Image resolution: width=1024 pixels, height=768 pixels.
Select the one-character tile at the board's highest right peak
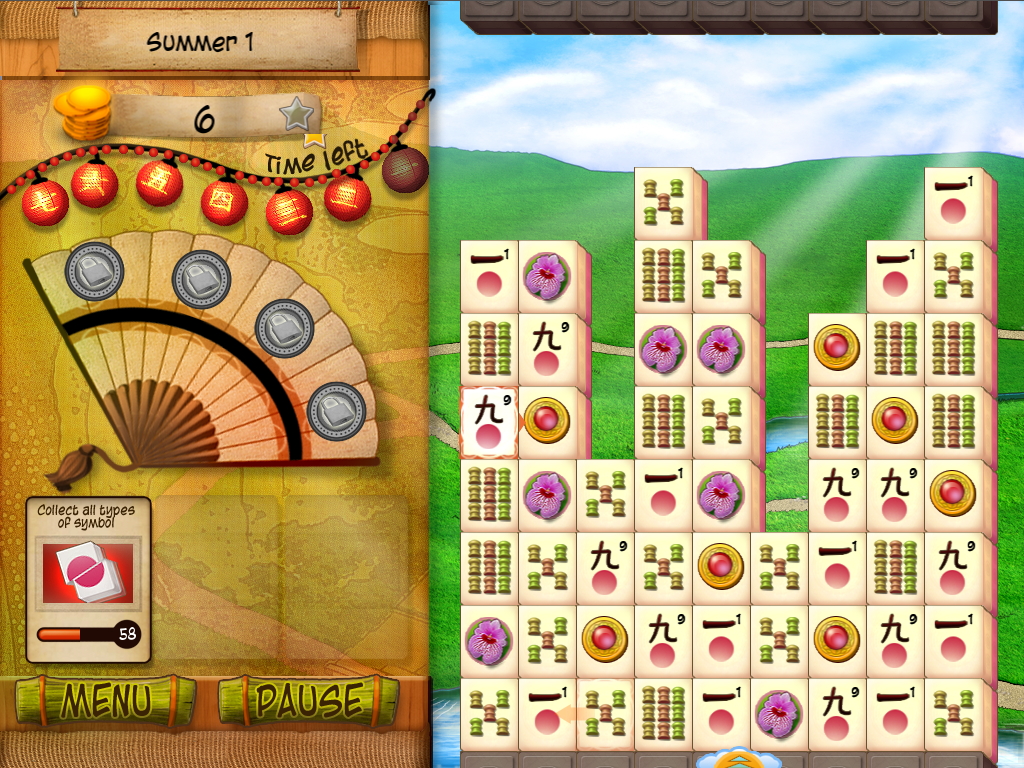pos(953,204)
